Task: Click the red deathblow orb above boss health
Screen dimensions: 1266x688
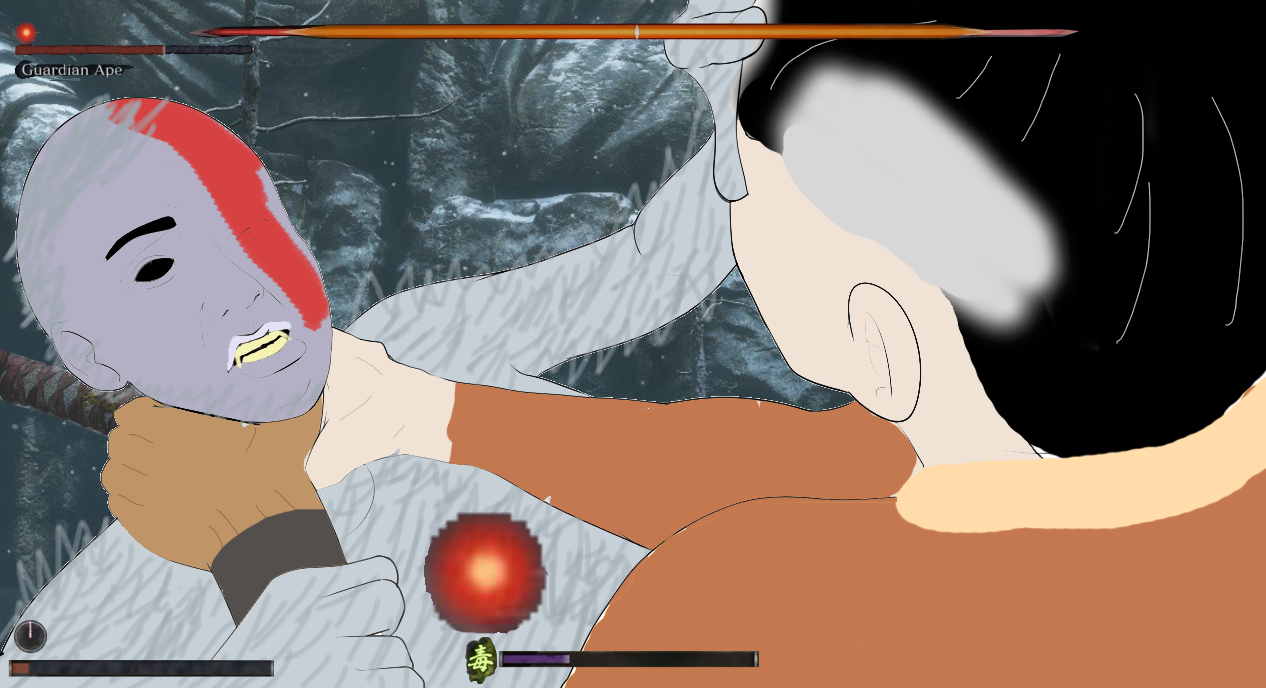Action: click(x=26, y=32)
